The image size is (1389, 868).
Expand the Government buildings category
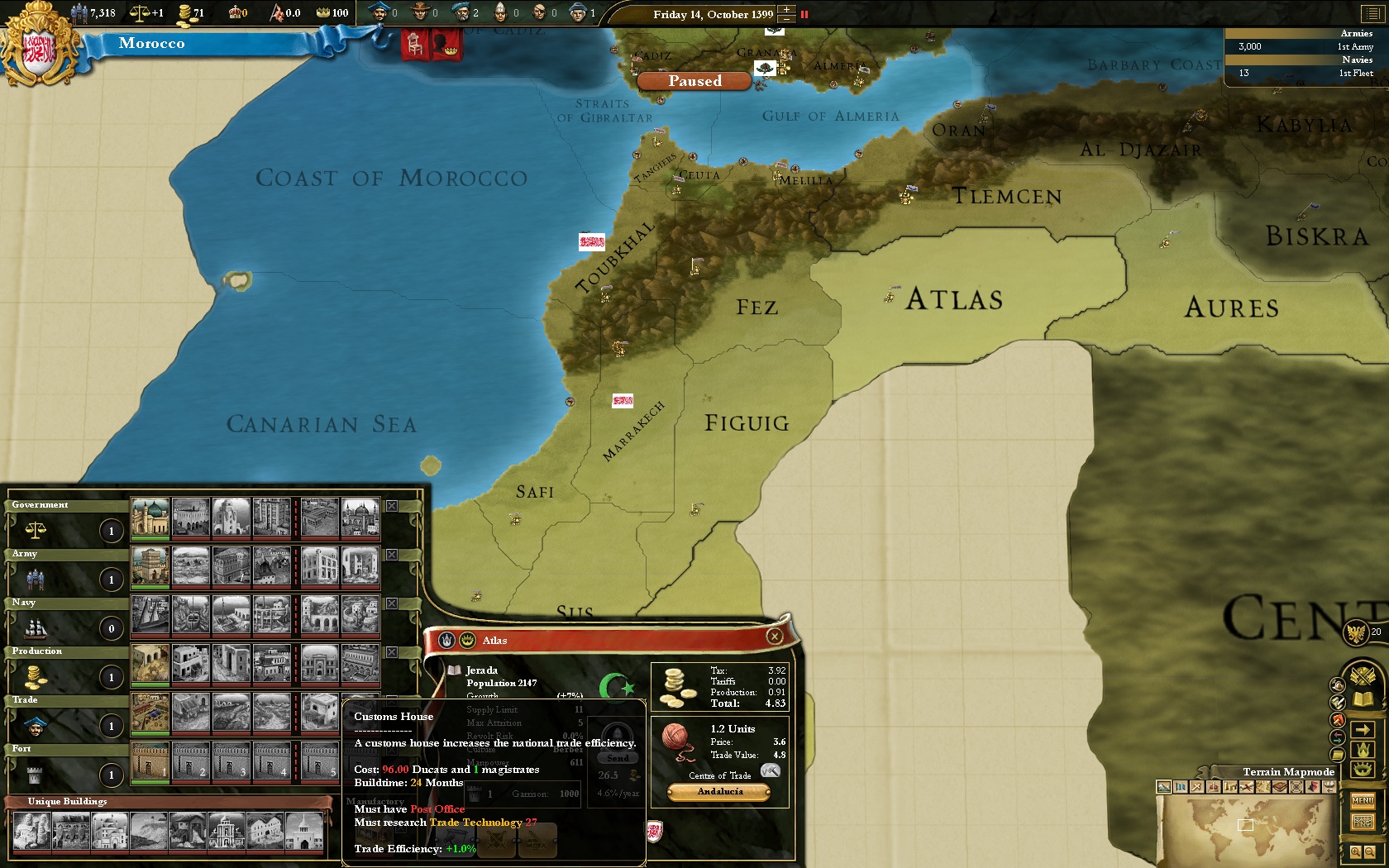50,503
